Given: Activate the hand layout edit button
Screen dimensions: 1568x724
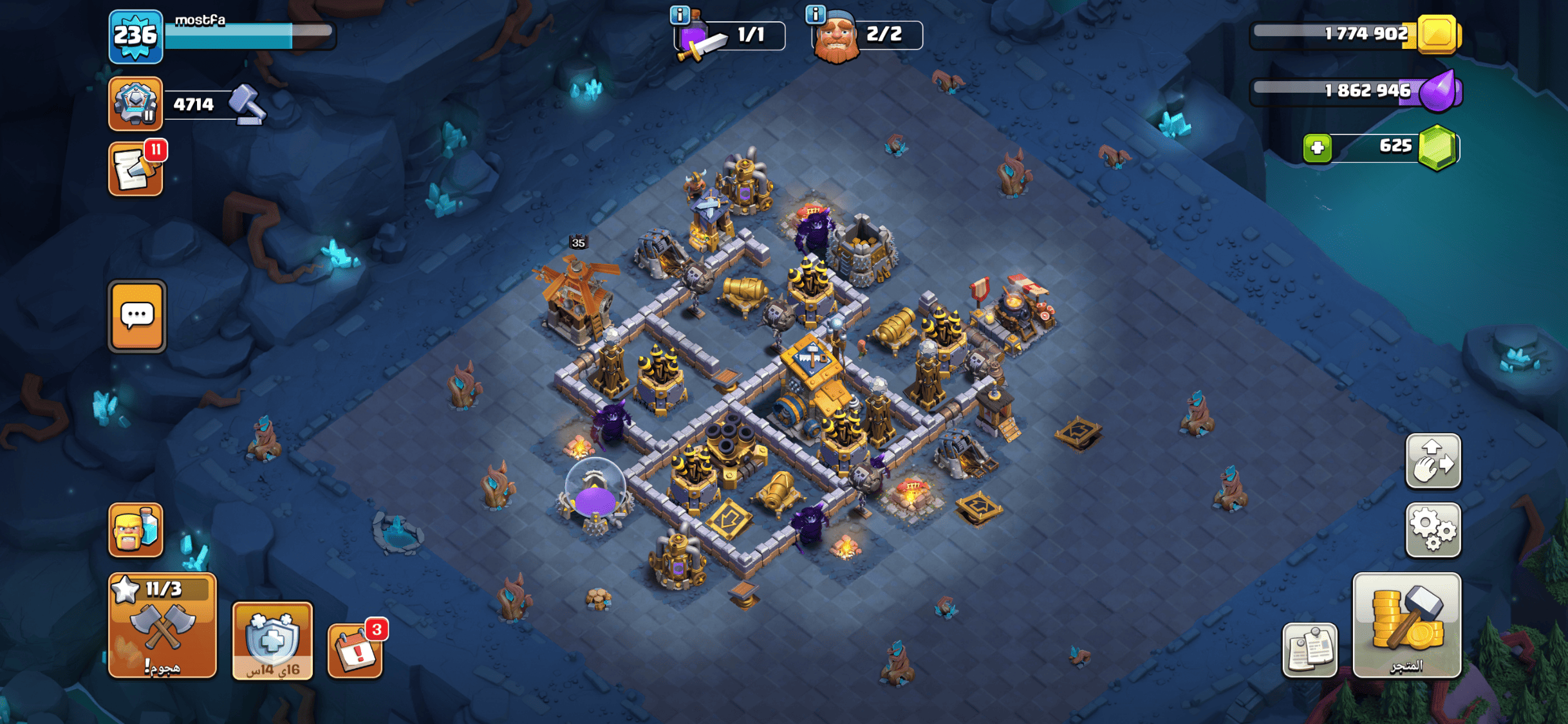Looking at the screenshot, I should tap(1433, 461).
